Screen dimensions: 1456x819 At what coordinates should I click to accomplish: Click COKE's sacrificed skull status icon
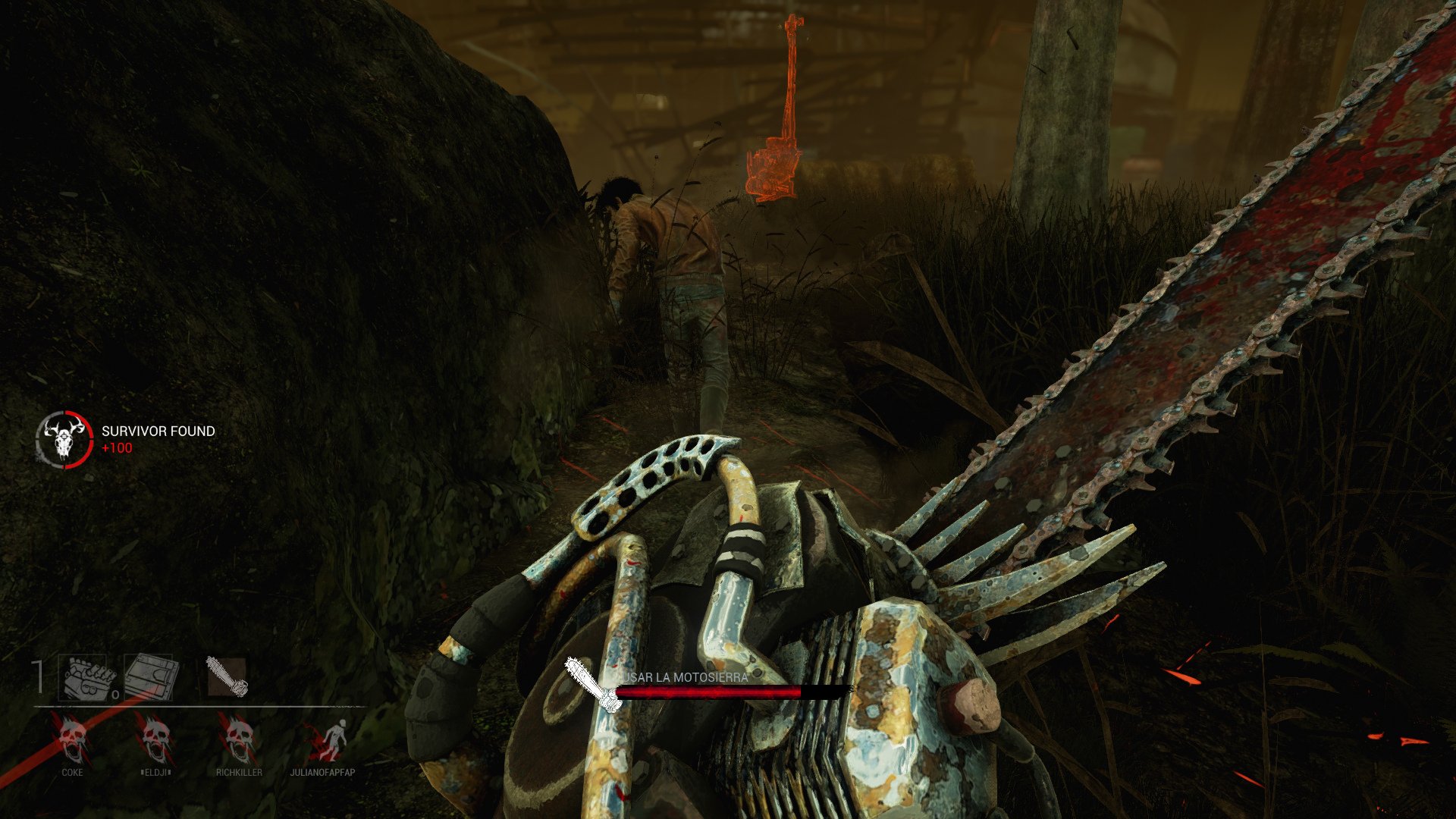point(73,739)
